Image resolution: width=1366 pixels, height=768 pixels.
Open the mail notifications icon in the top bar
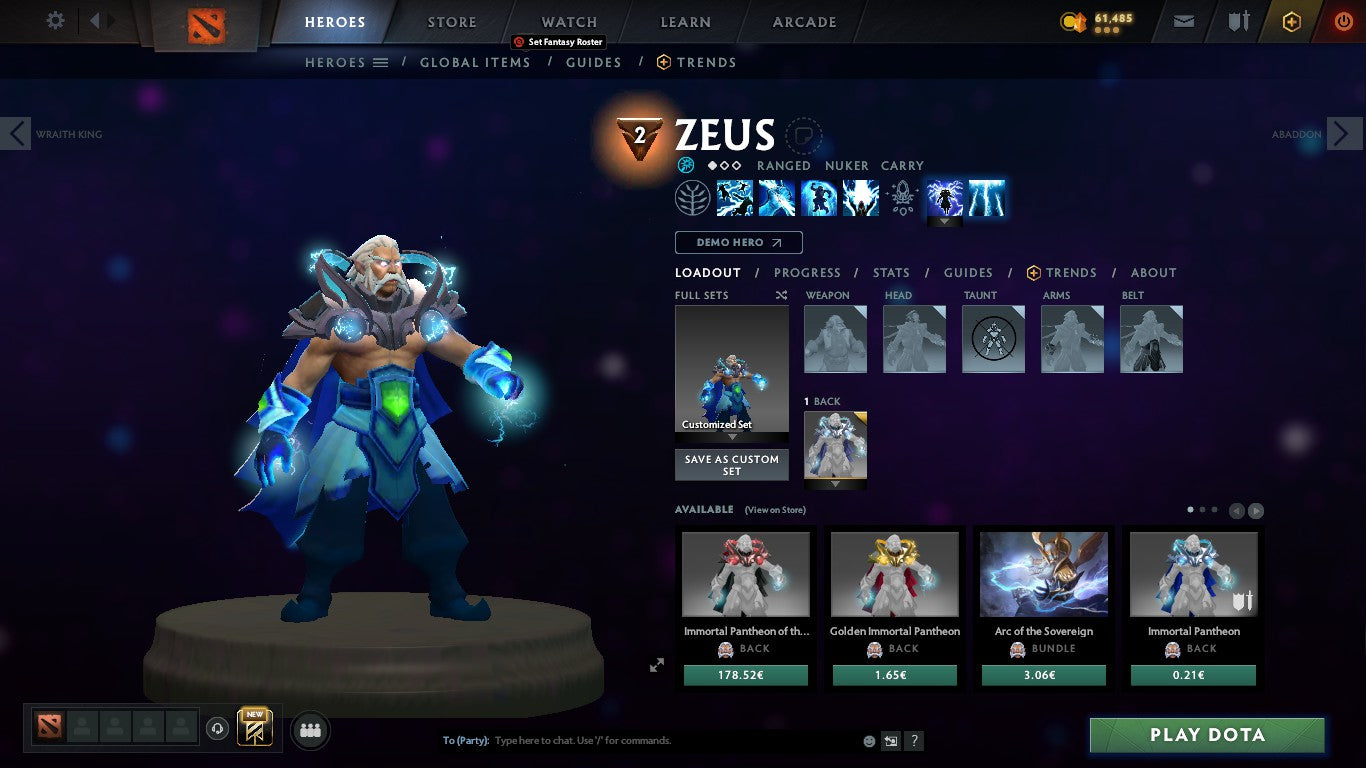[1183, 19]
